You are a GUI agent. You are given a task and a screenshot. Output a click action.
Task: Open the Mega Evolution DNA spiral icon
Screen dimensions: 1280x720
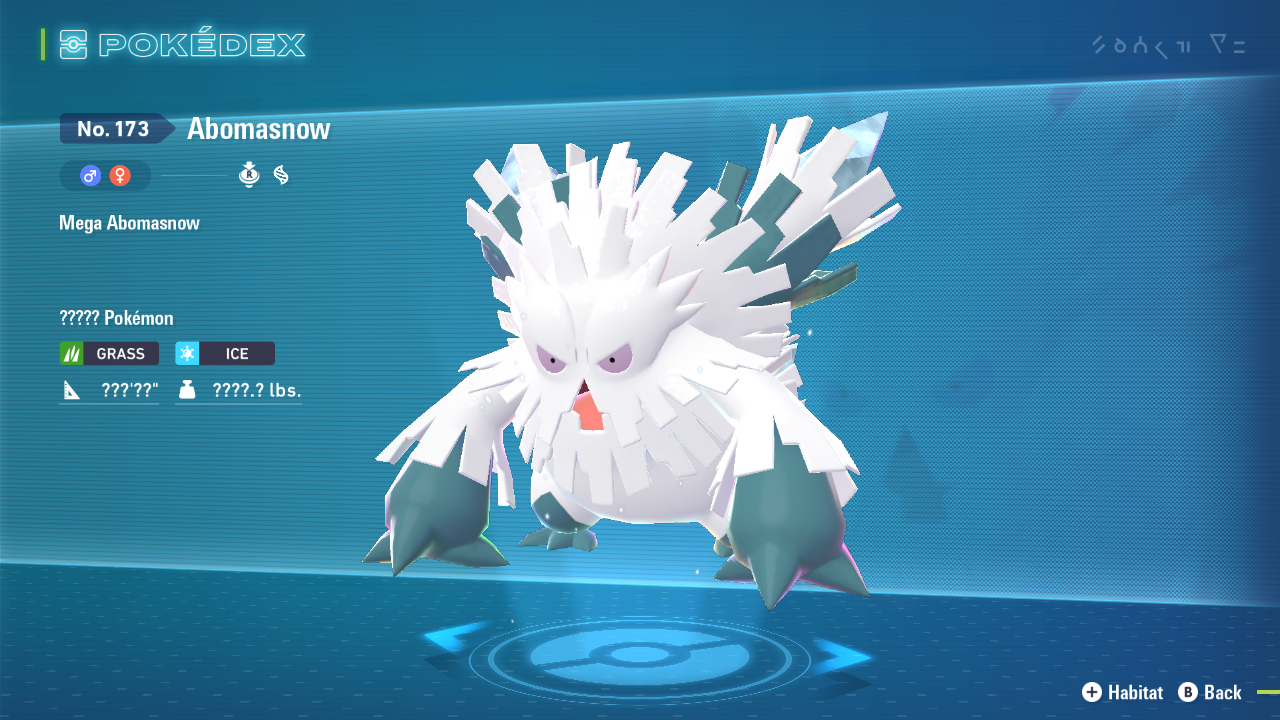coord(283,175)
